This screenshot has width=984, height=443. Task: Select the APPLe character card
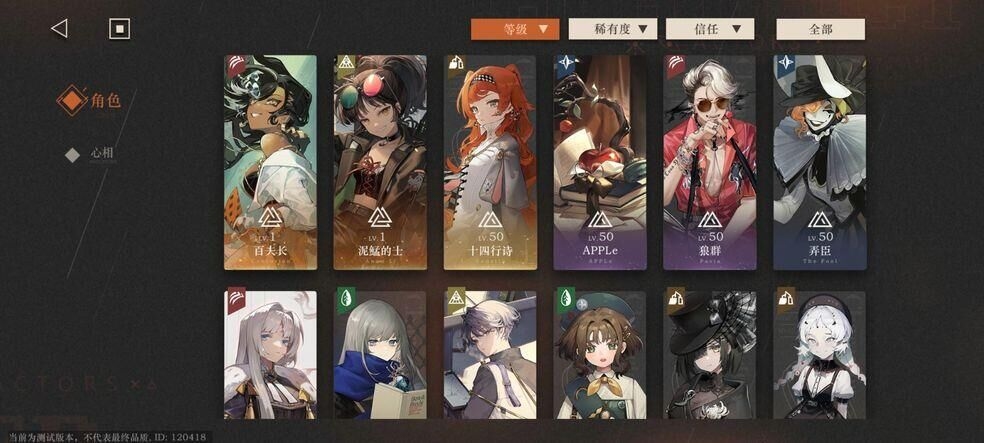[600, 162]
